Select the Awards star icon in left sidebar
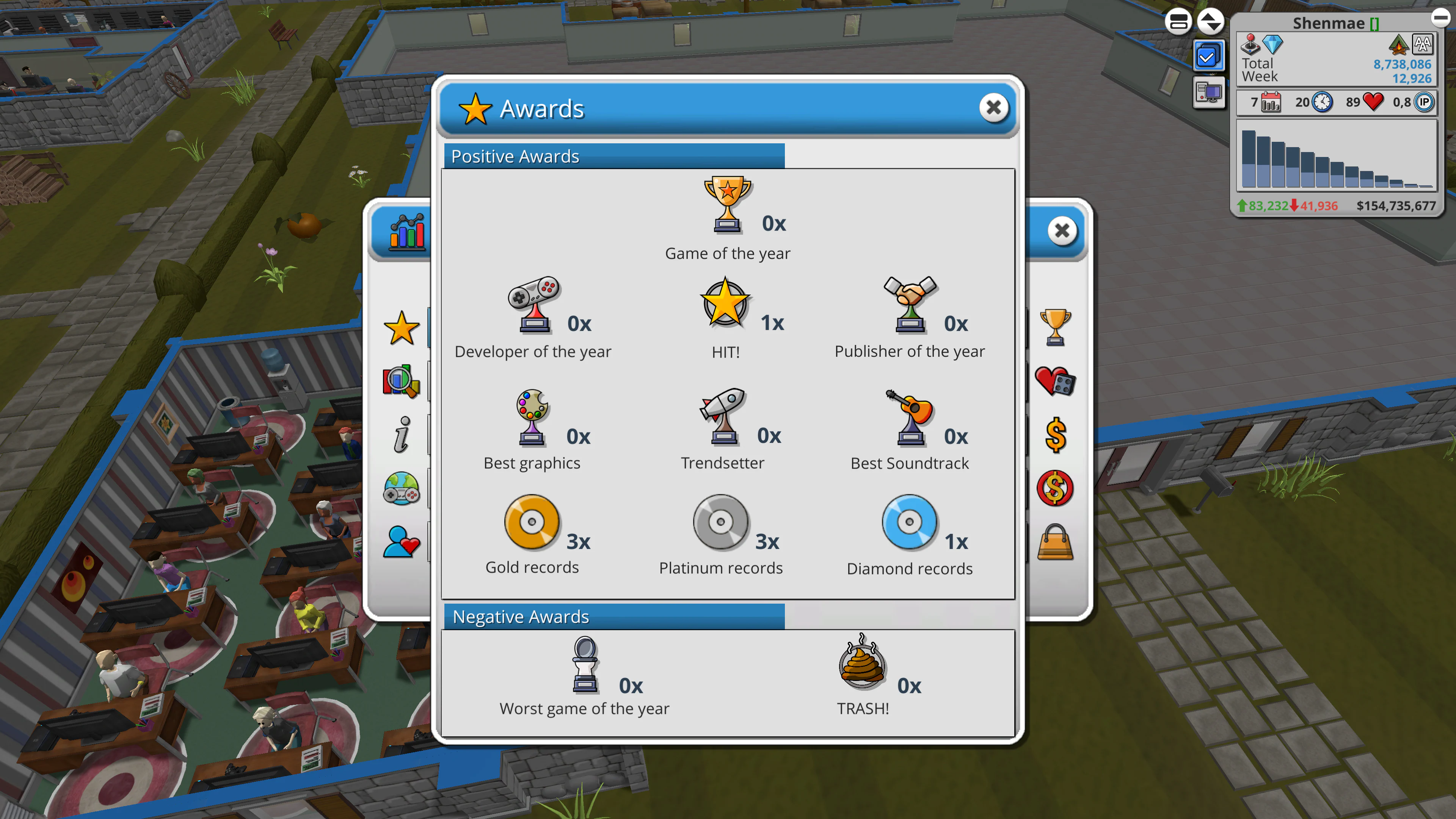The width and height of the screenshot is (1456, 819). point(402,328)
